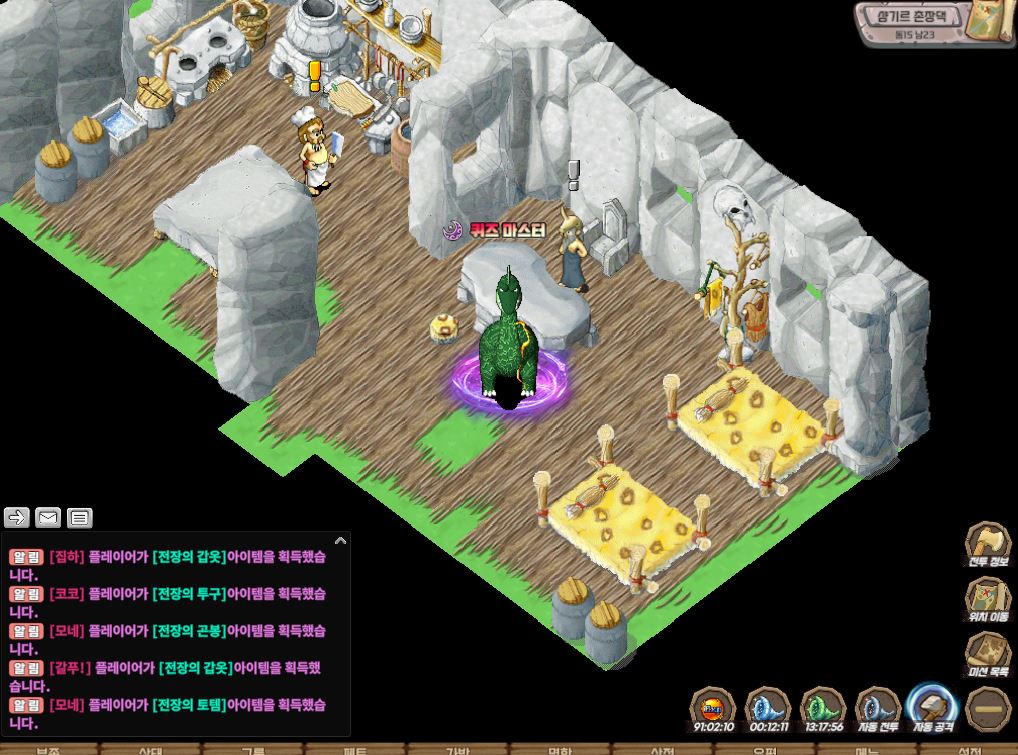Open the 위치 이동 location move map icon
Screen dimensions: 1018x755
(x=987, y=598)
